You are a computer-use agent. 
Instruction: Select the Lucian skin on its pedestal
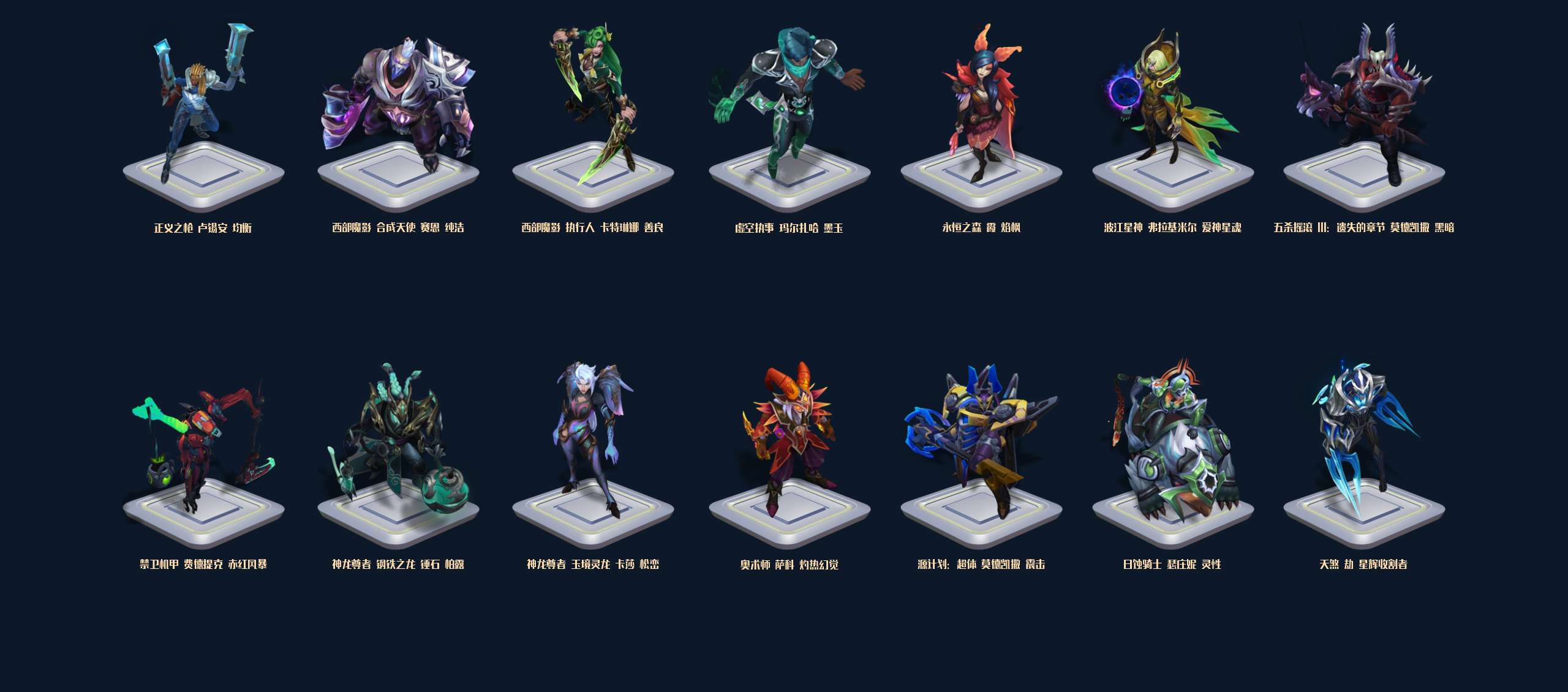203,116
